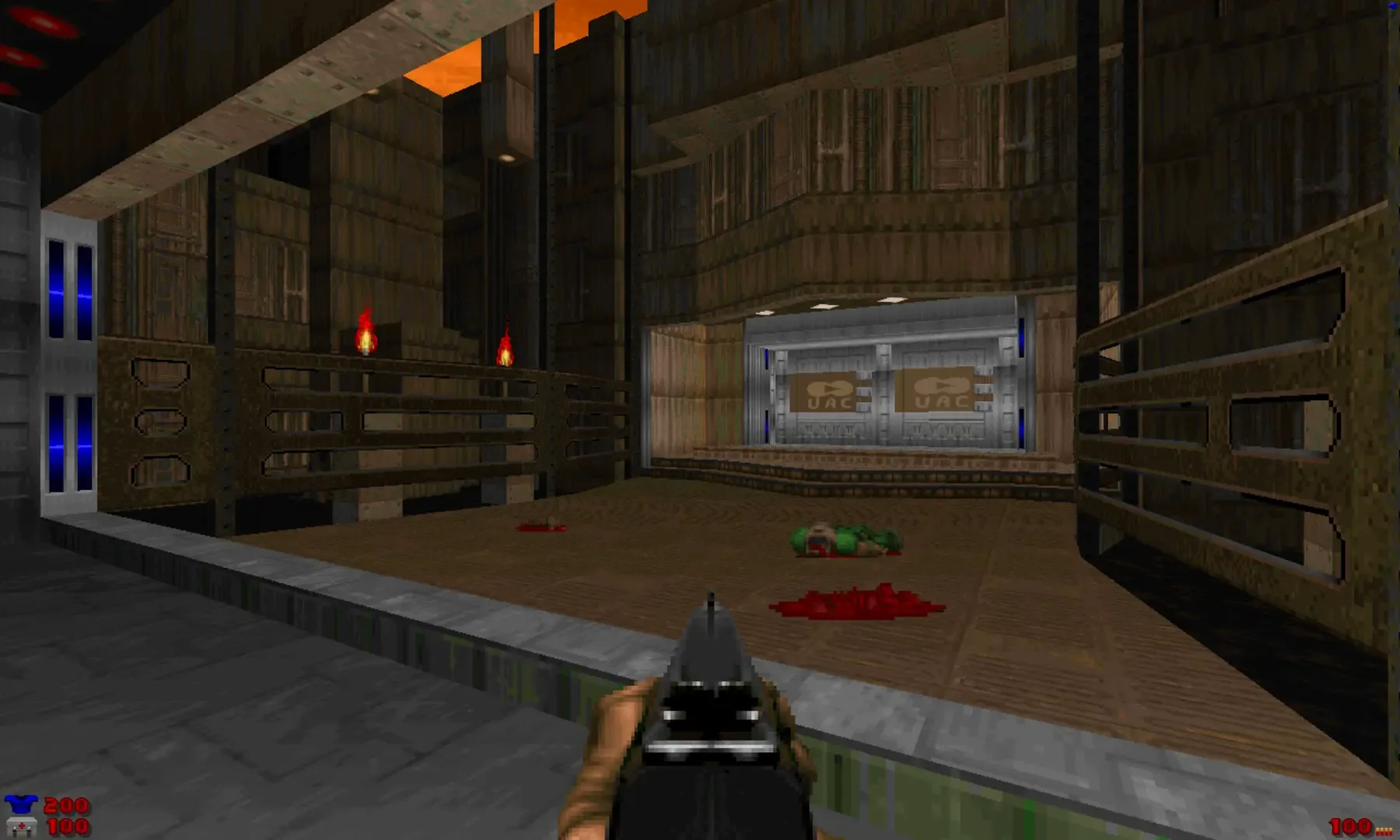This screenshot has height=840, width=1400.
Task: Click the left burning wall torch
Action: coord(364,332)
